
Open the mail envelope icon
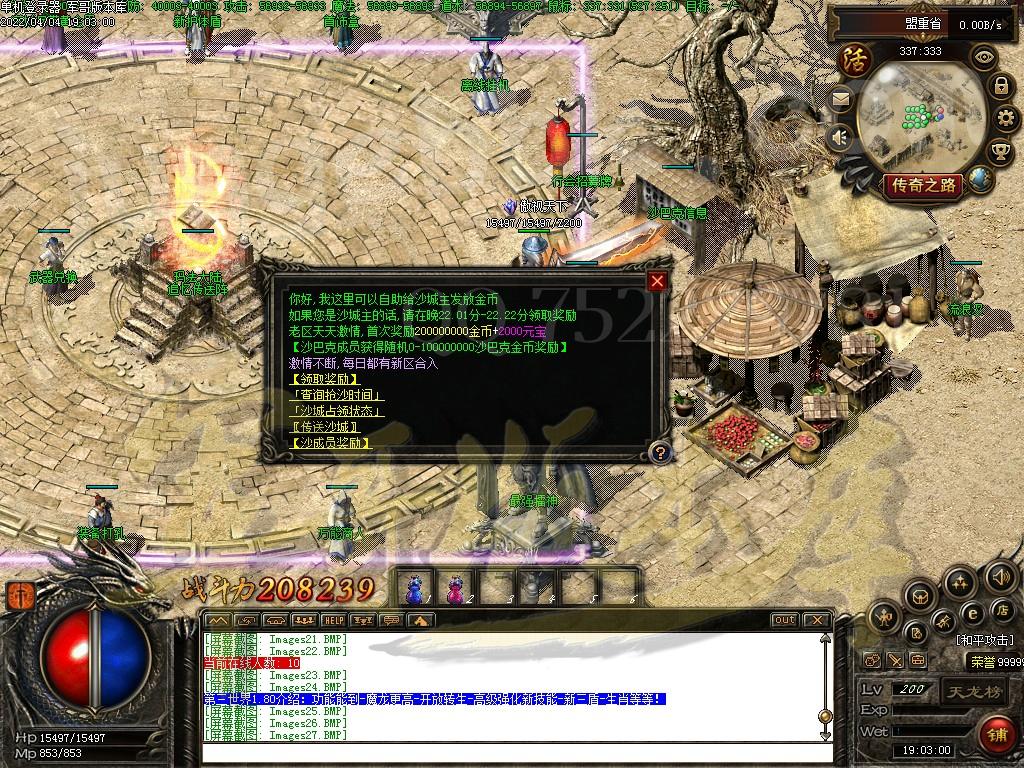[840, 98]
